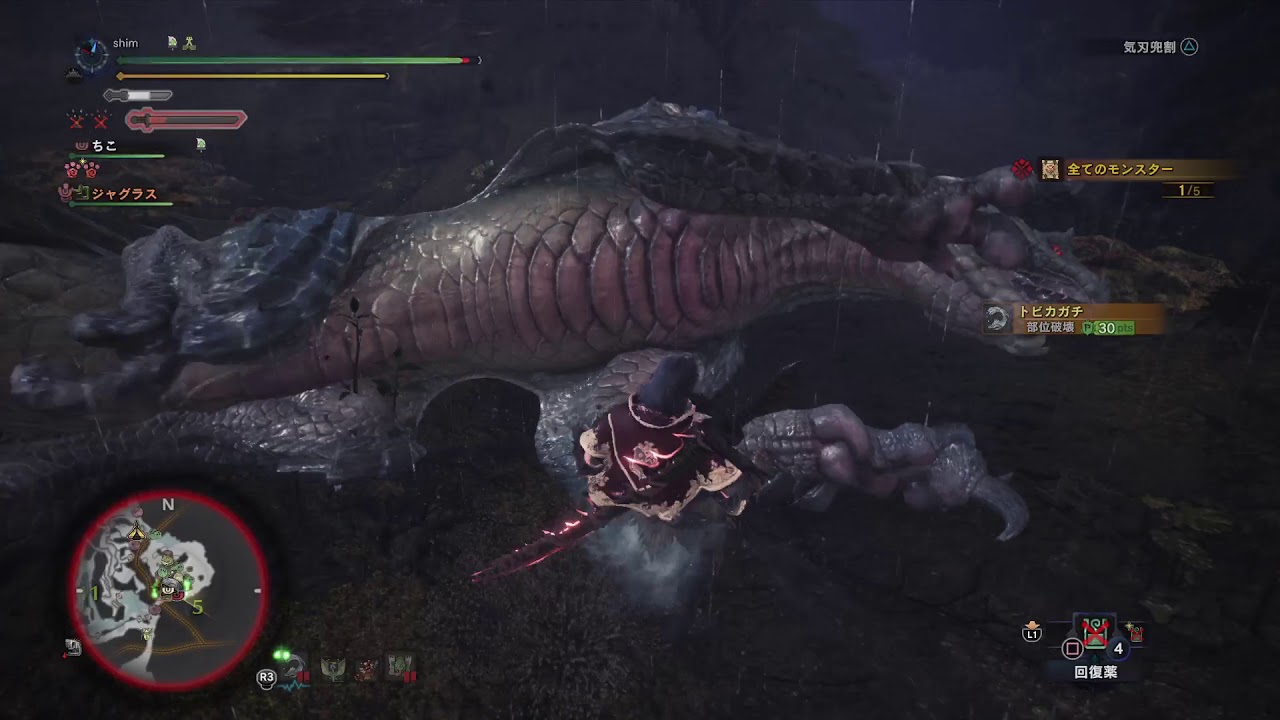Click the L1 button prompt icon

tap(1032, 633)
